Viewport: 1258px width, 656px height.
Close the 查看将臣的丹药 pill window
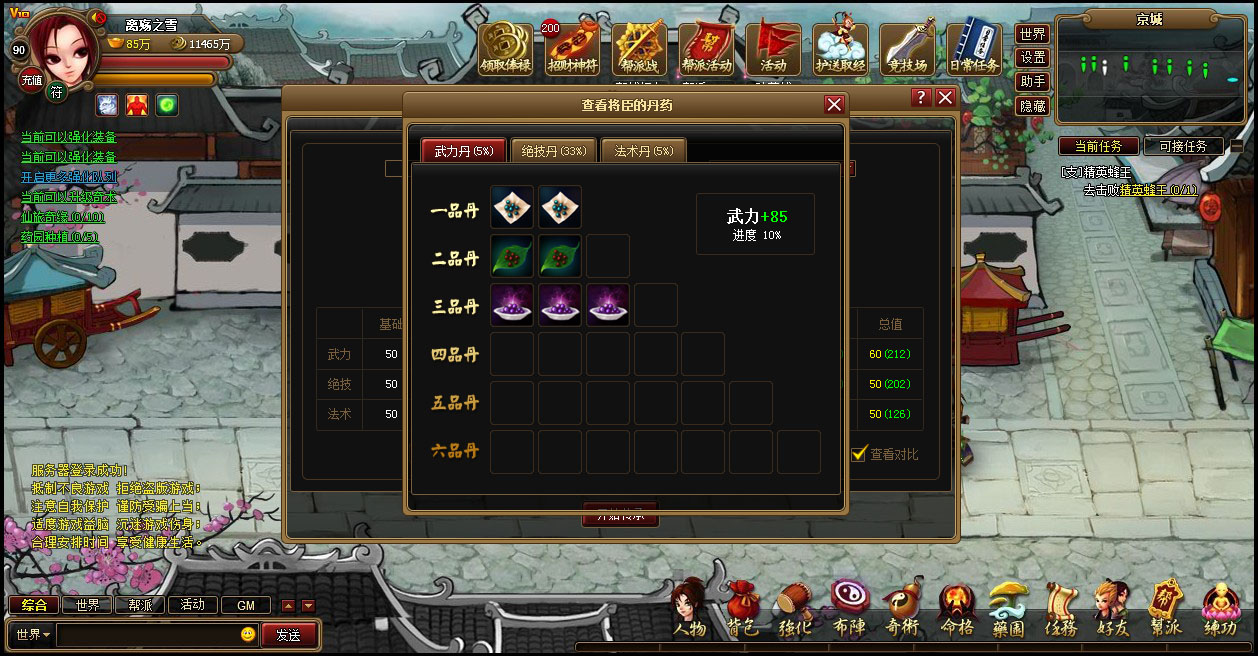[834, 105]
